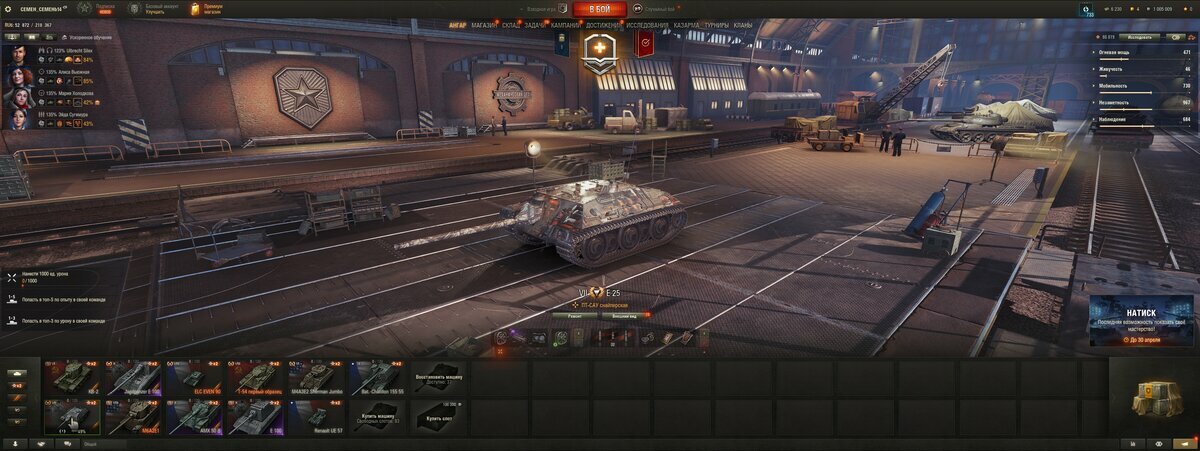Open the «ИССЛЕДОВАНИЯ» tab

tap(648, 24)
